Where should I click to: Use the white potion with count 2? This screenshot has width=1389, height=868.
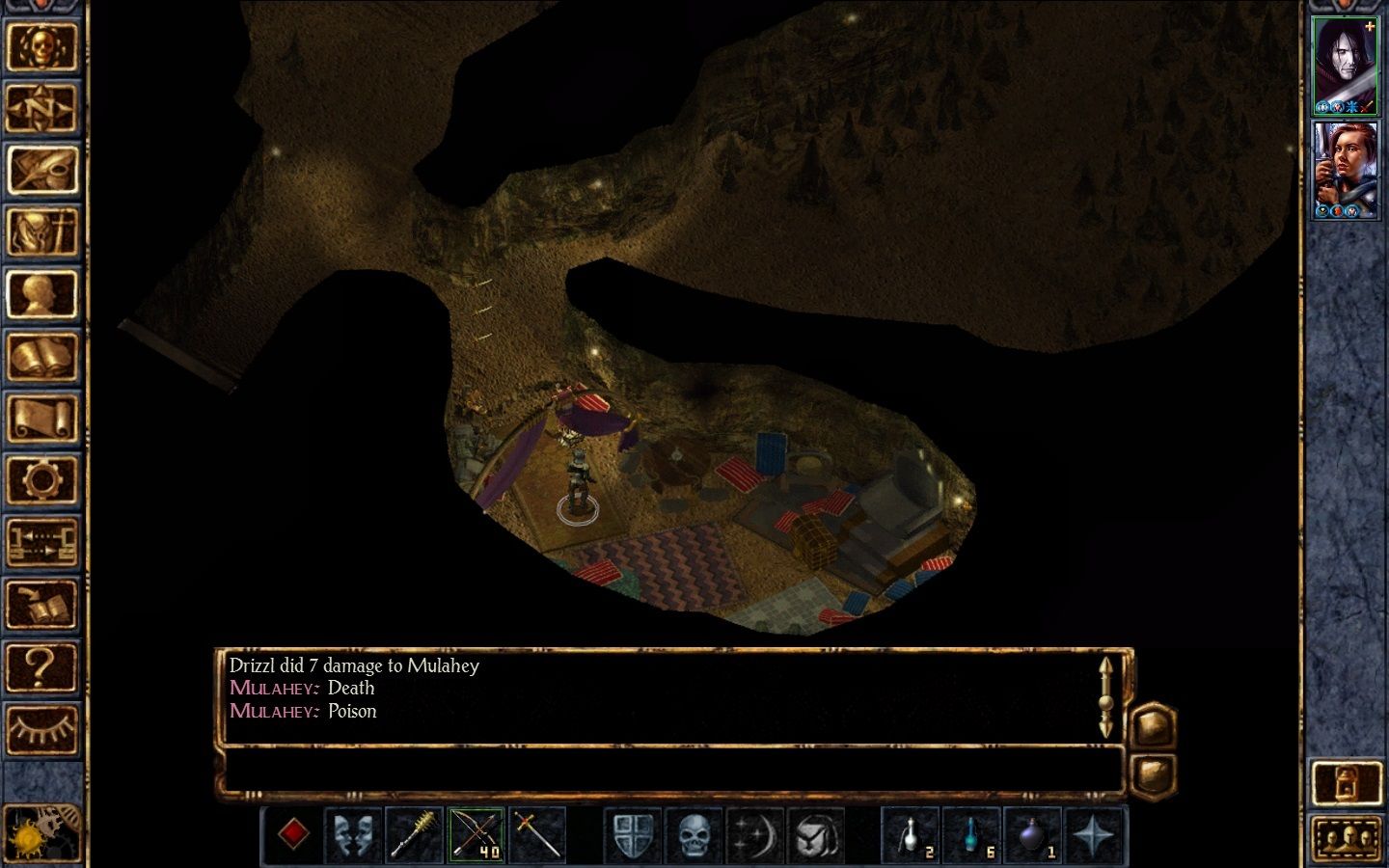[x=912, y=834]
